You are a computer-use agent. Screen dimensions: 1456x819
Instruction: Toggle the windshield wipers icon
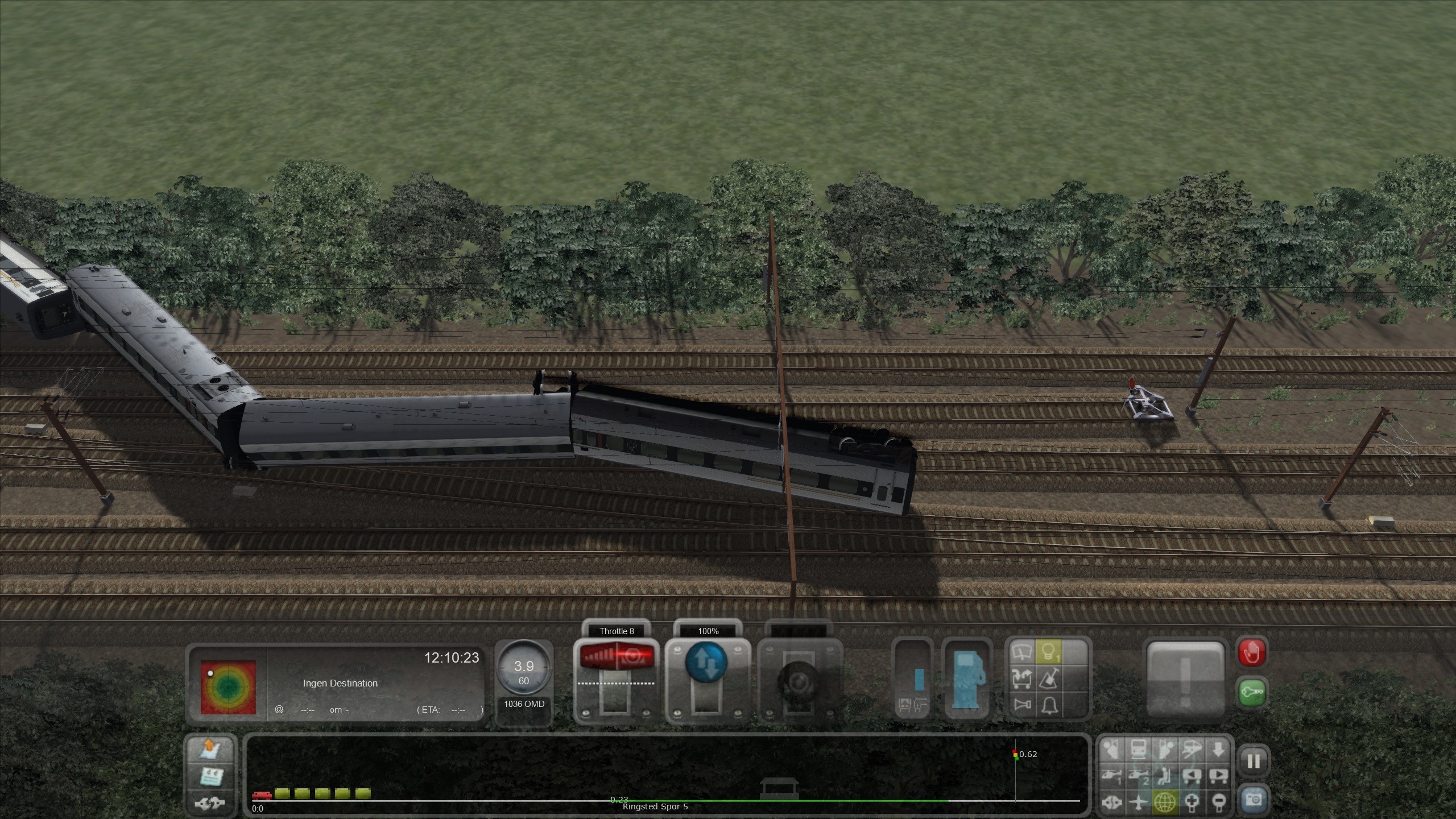pyautogui.click(x=1022, y=652)
